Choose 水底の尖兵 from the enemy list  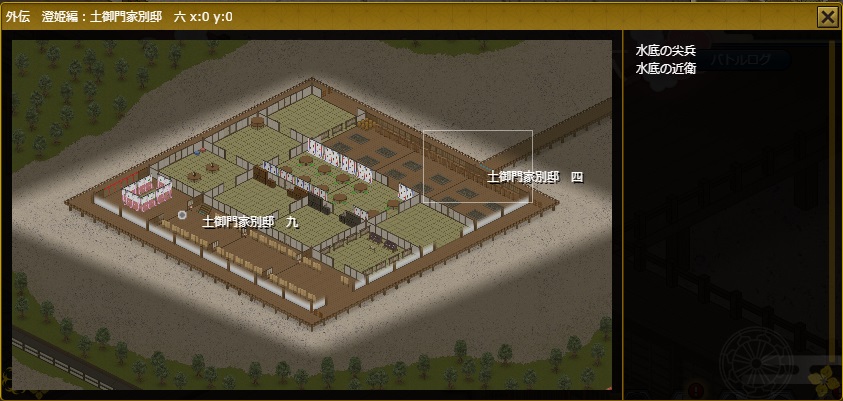pyautogui.click(x=666, y=51)
